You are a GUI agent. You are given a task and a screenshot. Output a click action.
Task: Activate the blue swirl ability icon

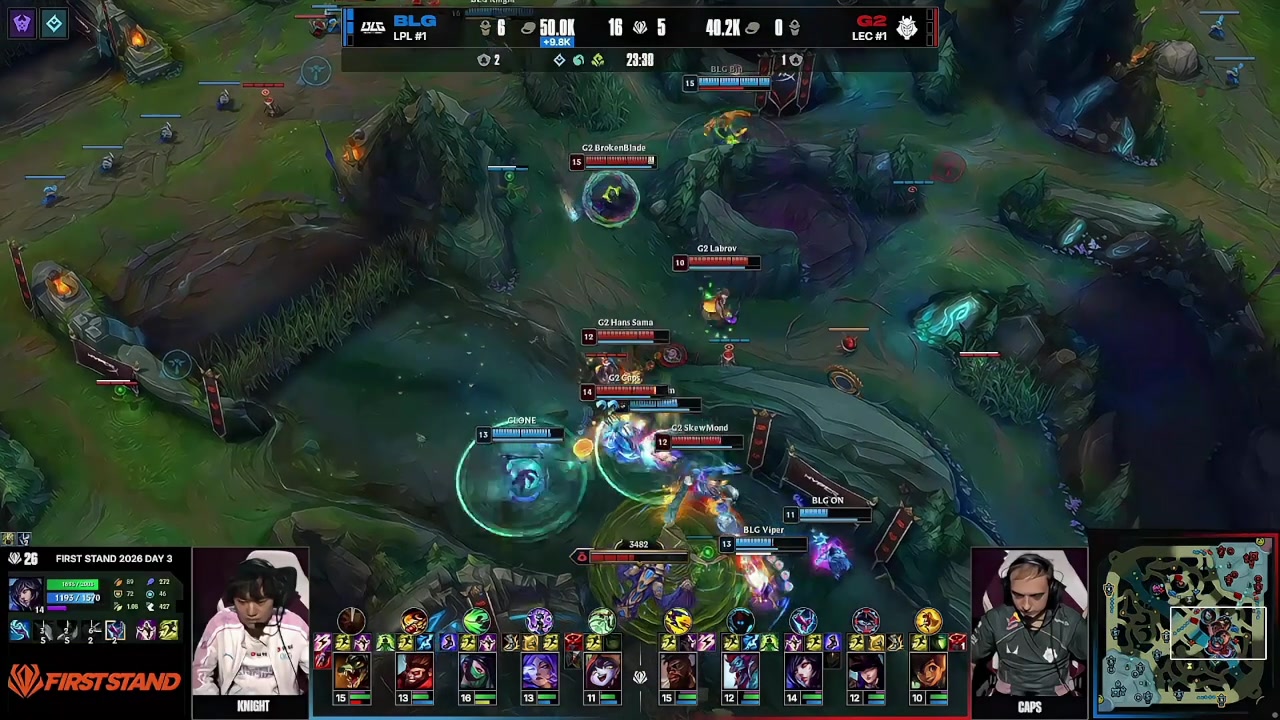tap(20, 630)
